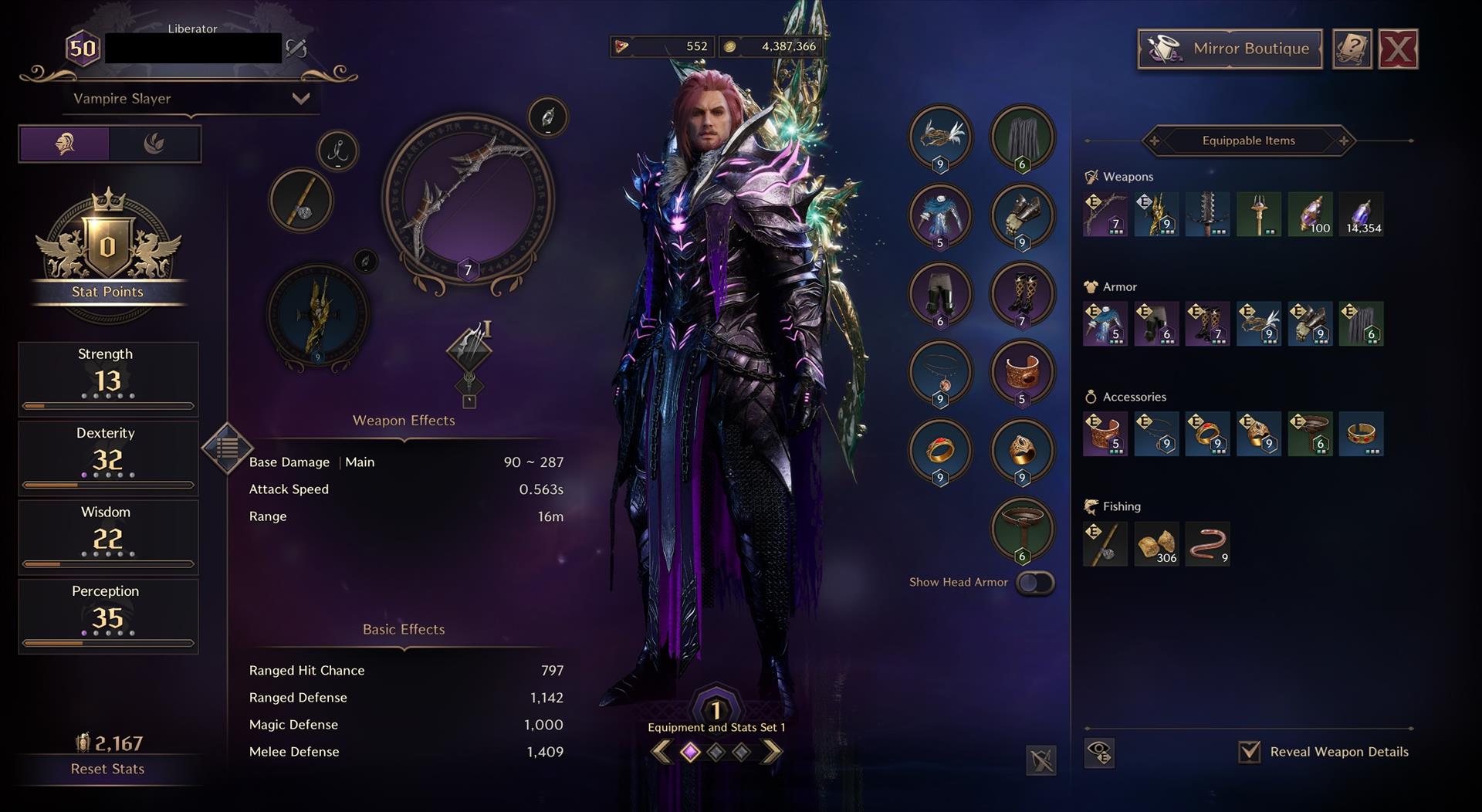Click the equipped fishing rod slot
1482x812 pixels.
(x=301, y=201)
